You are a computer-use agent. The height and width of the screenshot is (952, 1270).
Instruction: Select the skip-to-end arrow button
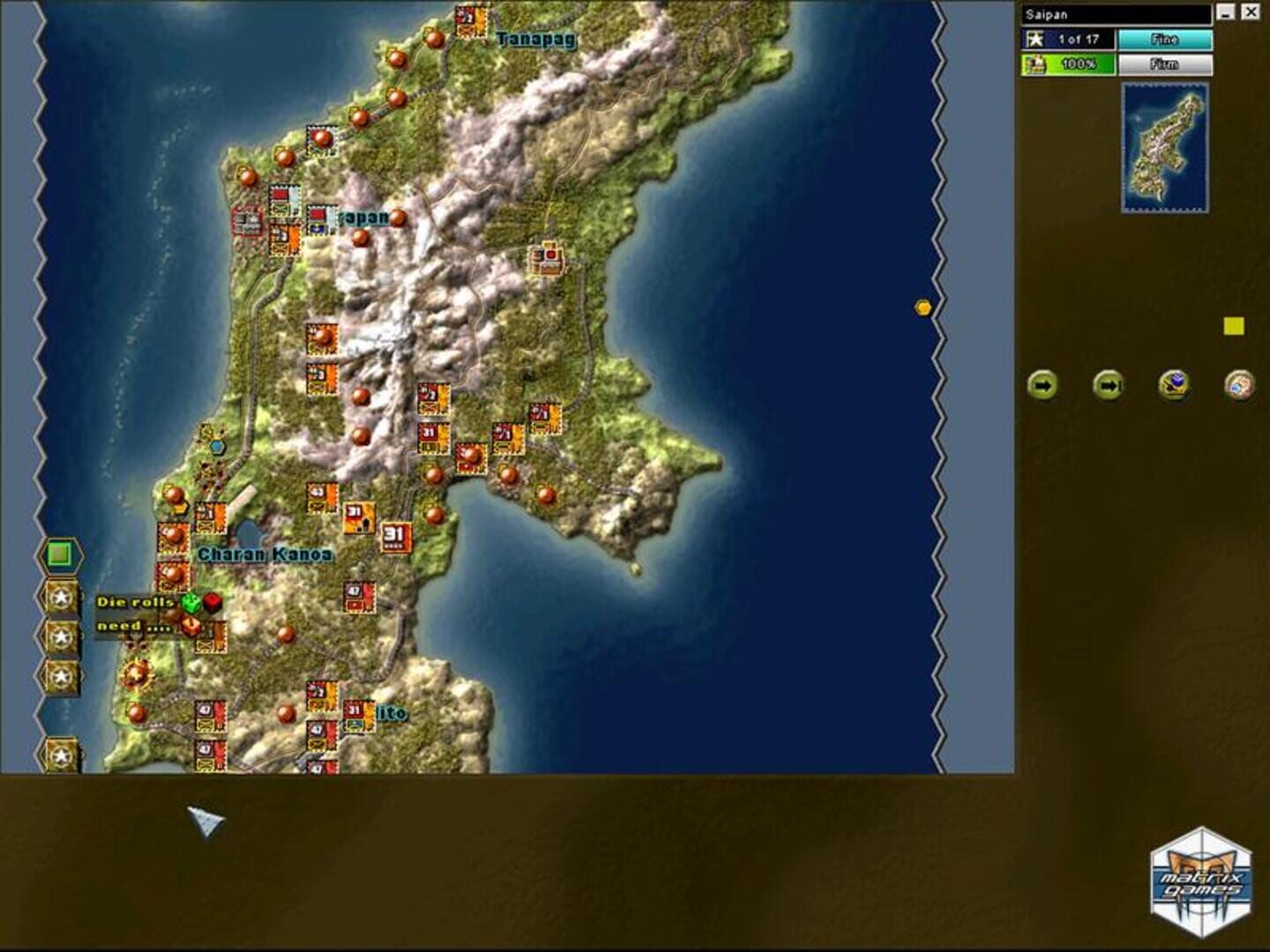(1108, 384)
